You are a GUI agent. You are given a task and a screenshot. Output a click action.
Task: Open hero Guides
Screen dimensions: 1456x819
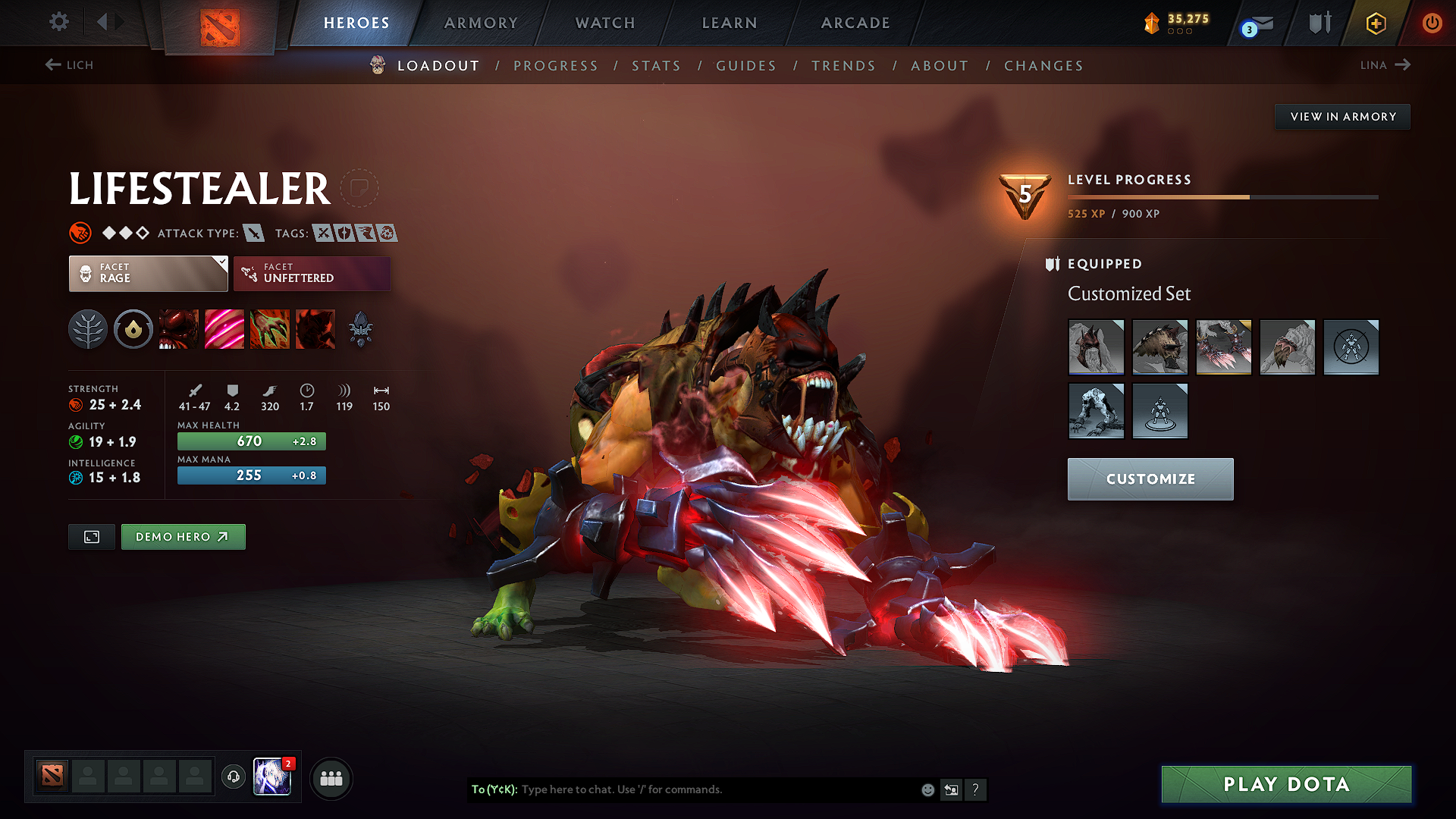pyautogui.click(x=746, y=66)
